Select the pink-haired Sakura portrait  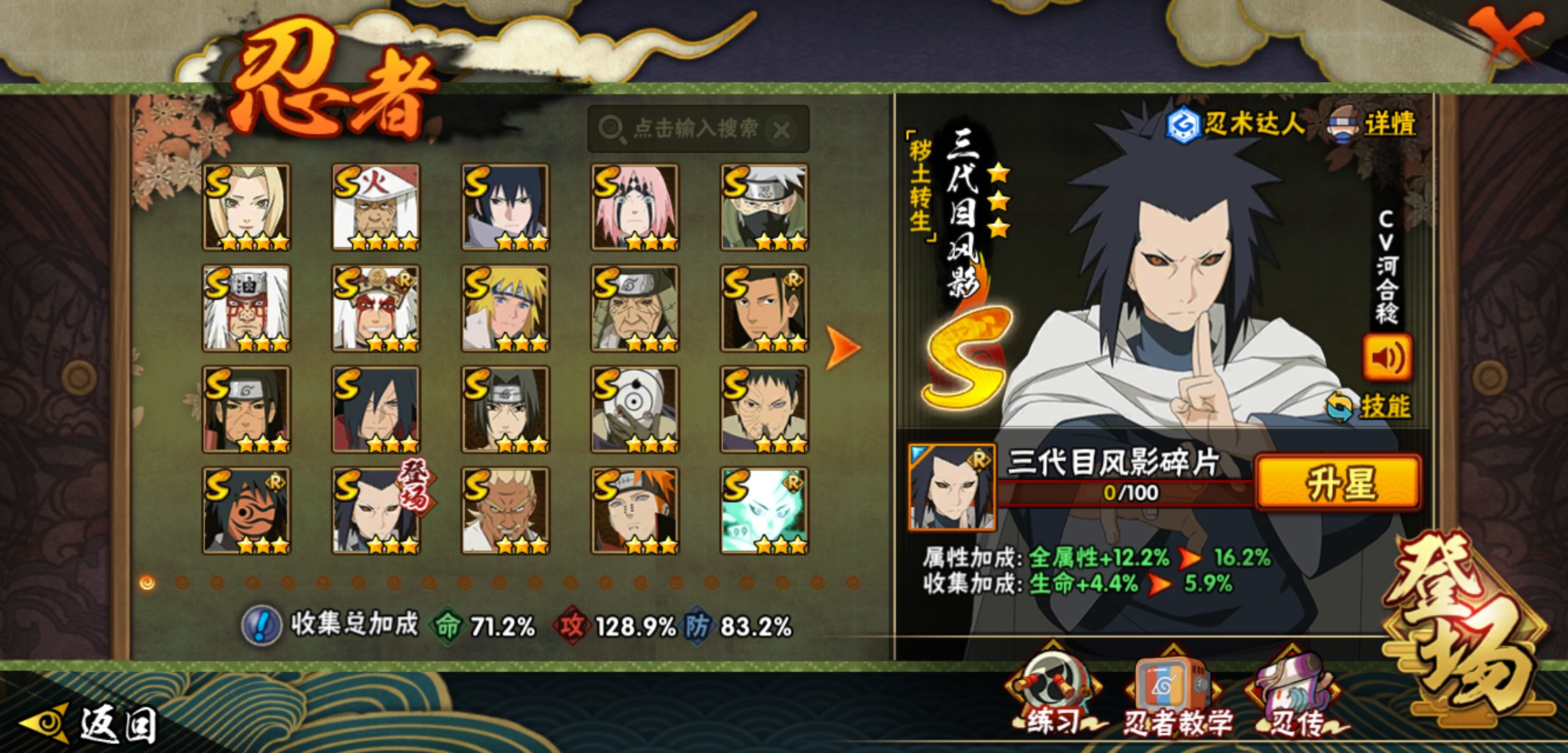coord(635,207)
